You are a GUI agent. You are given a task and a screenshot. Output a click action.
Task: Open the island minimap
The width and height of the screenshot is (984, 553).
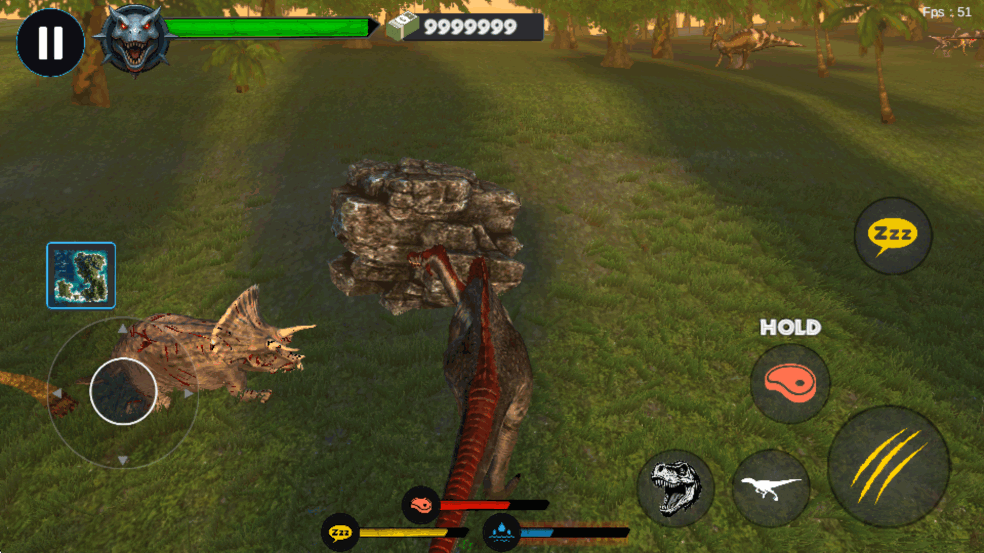click(81, 275)
